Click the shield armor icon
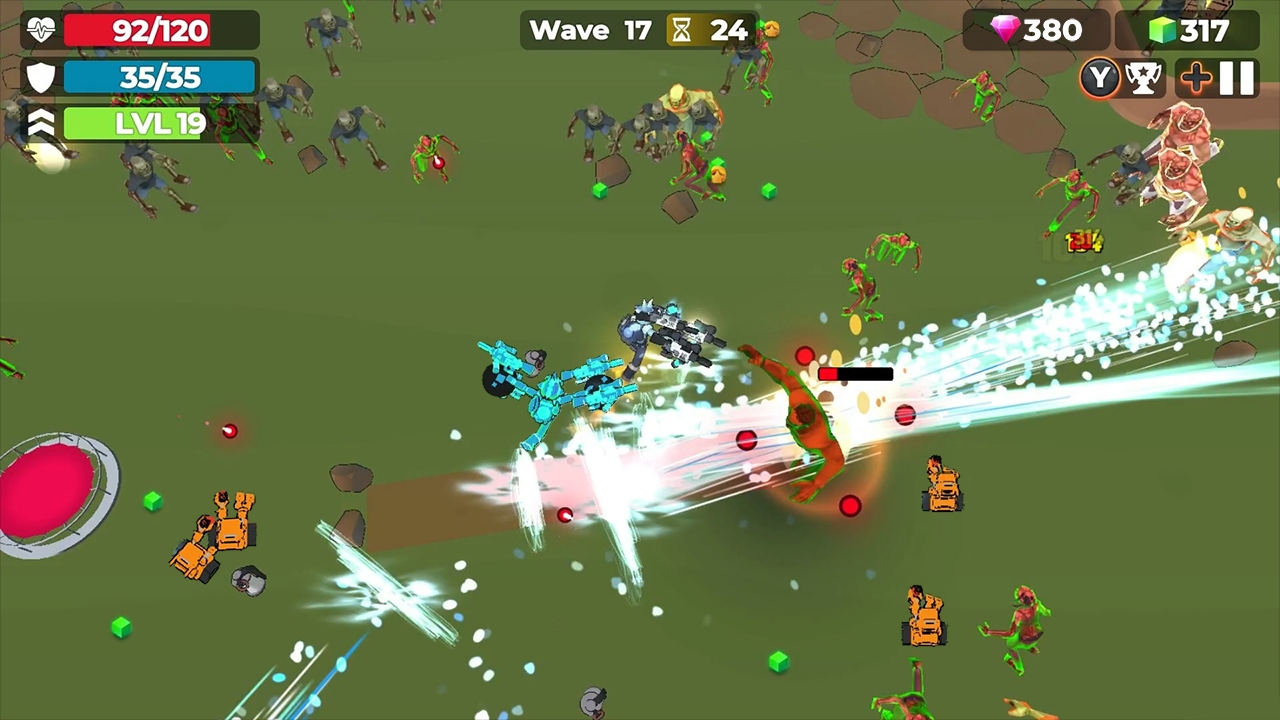Image resolution: width=1280 pixels, height=720 pixels. click(39, 77)
